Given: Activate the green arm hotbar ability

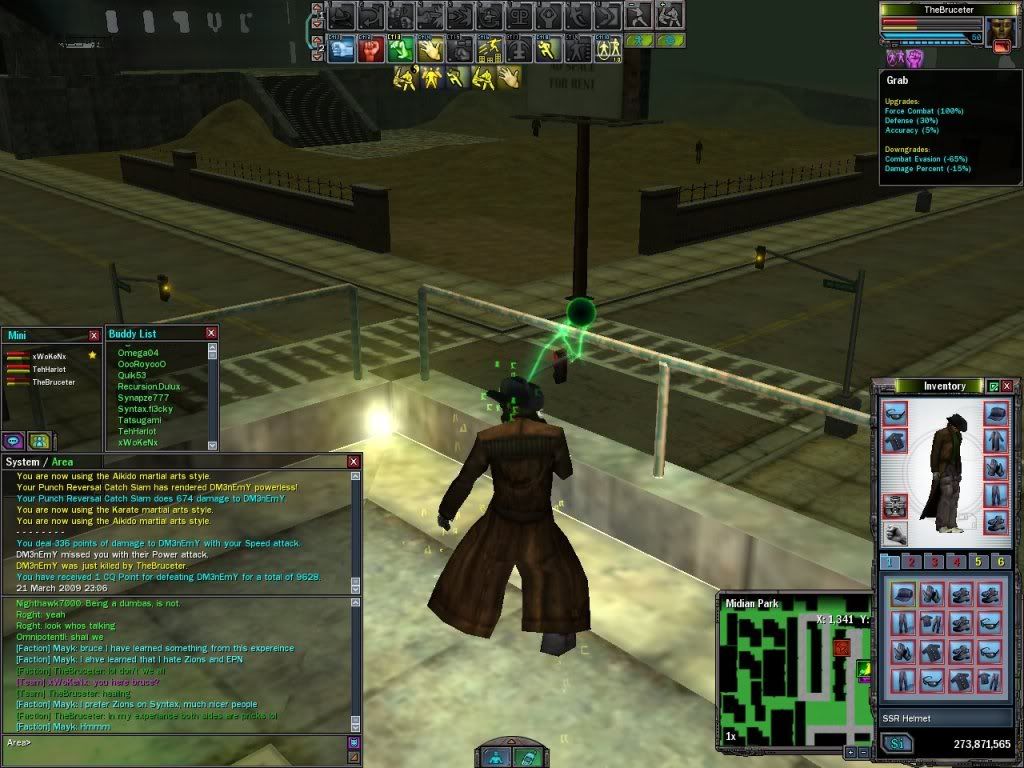Looking at the screenshot, I should [x=401, y=48].
